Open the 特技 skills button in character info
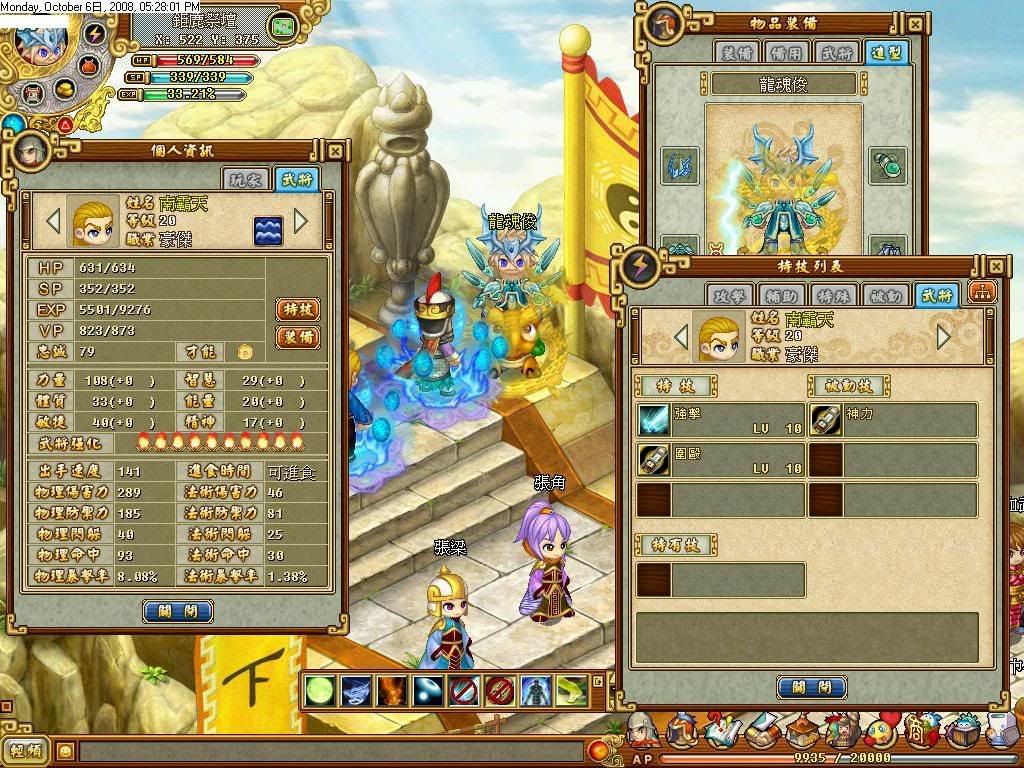The image size is (1024, 768). 297,309
